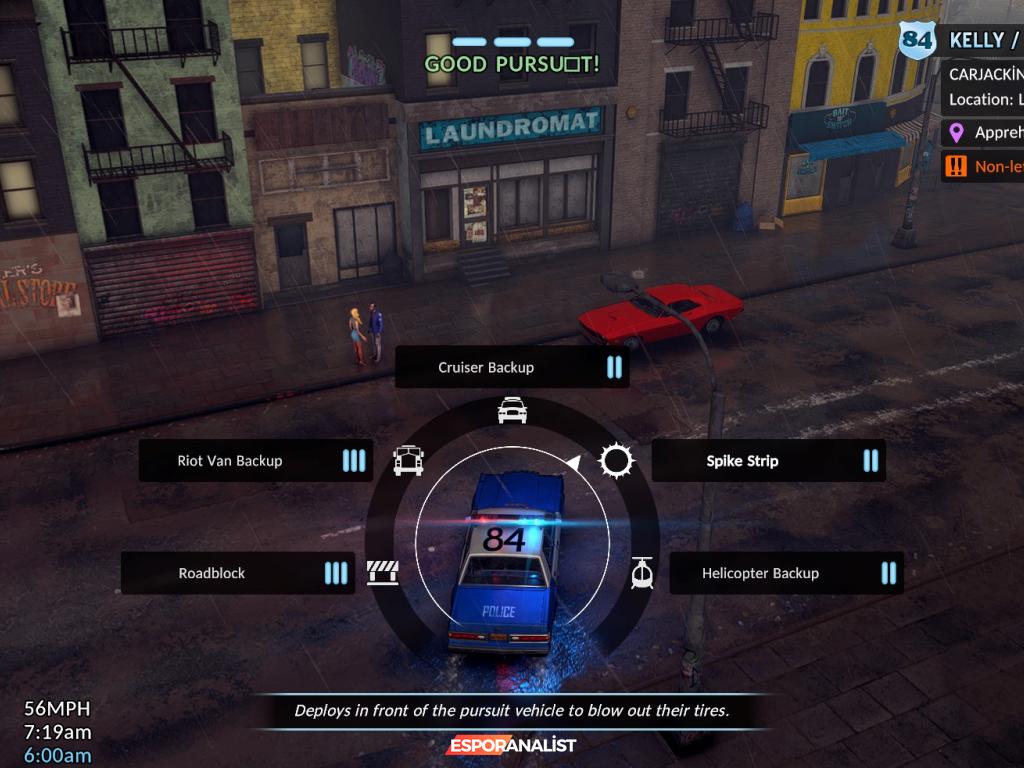Click the helicopter icon on the wheel
This screenshot has height=768, width=1024.
pyautogui.click(x=641, y=573)
